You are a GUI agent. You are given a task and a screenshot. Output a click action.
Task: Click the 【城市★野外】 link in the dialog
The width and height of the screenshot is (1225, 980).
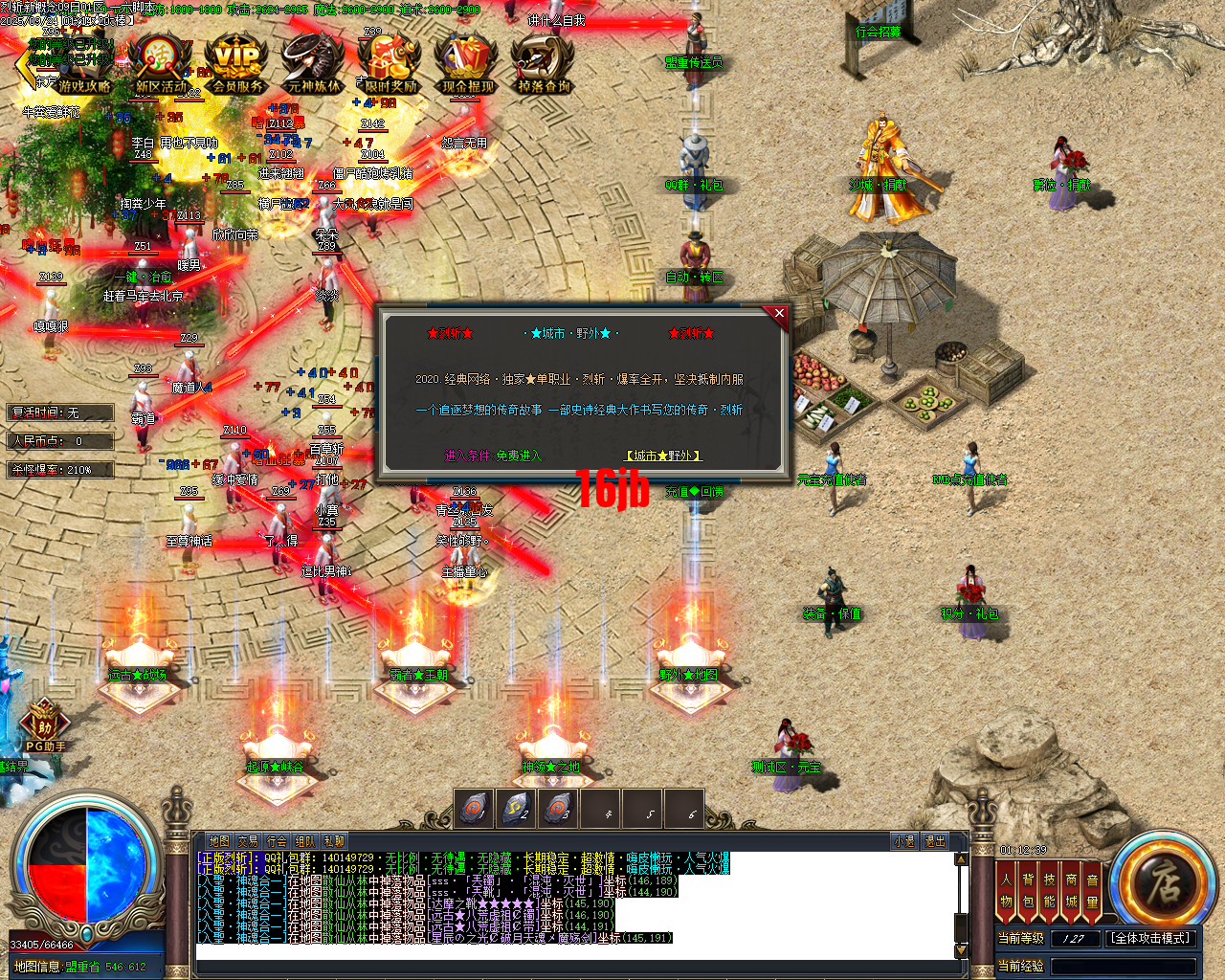(663, 456)
